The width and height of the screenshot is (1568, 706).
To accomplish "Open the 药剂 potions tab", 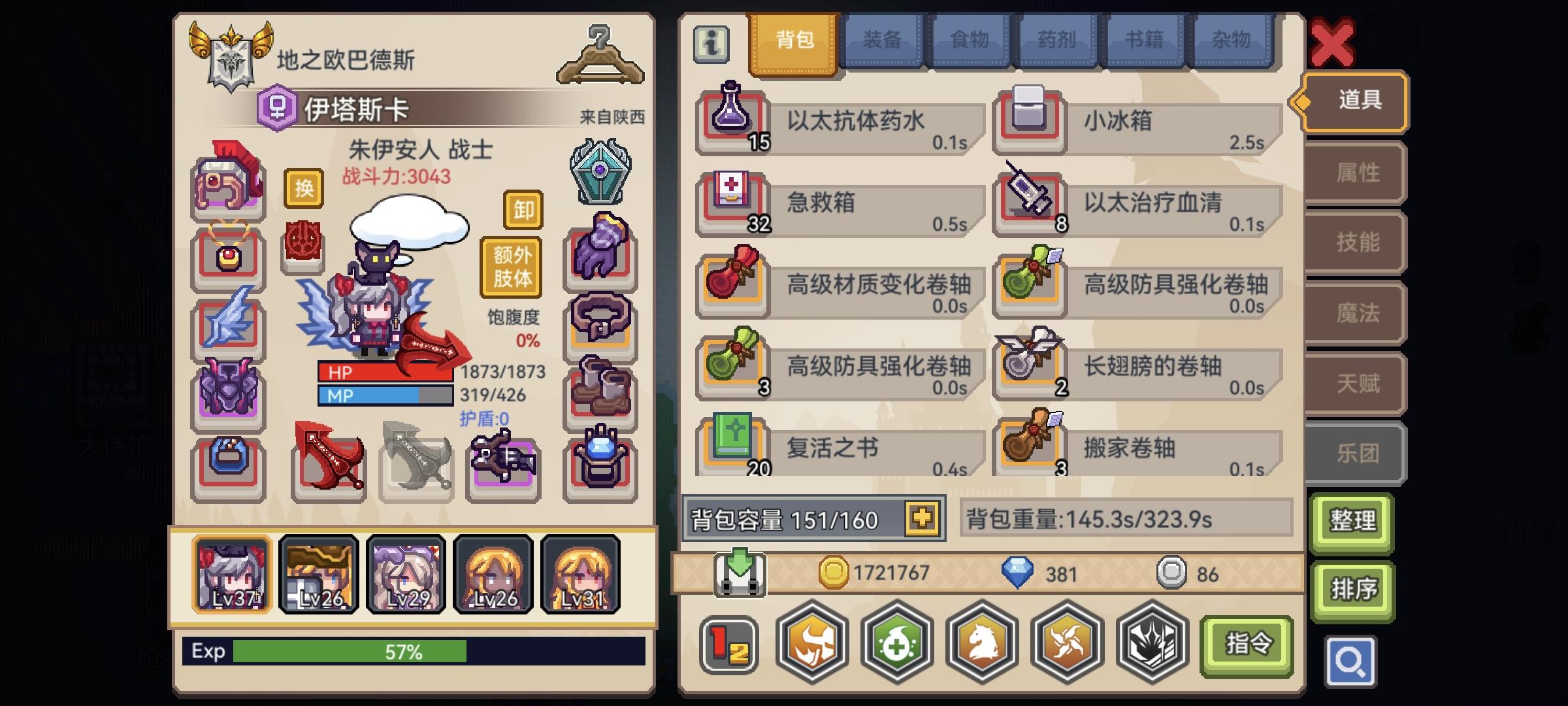I will point(1056,41).
